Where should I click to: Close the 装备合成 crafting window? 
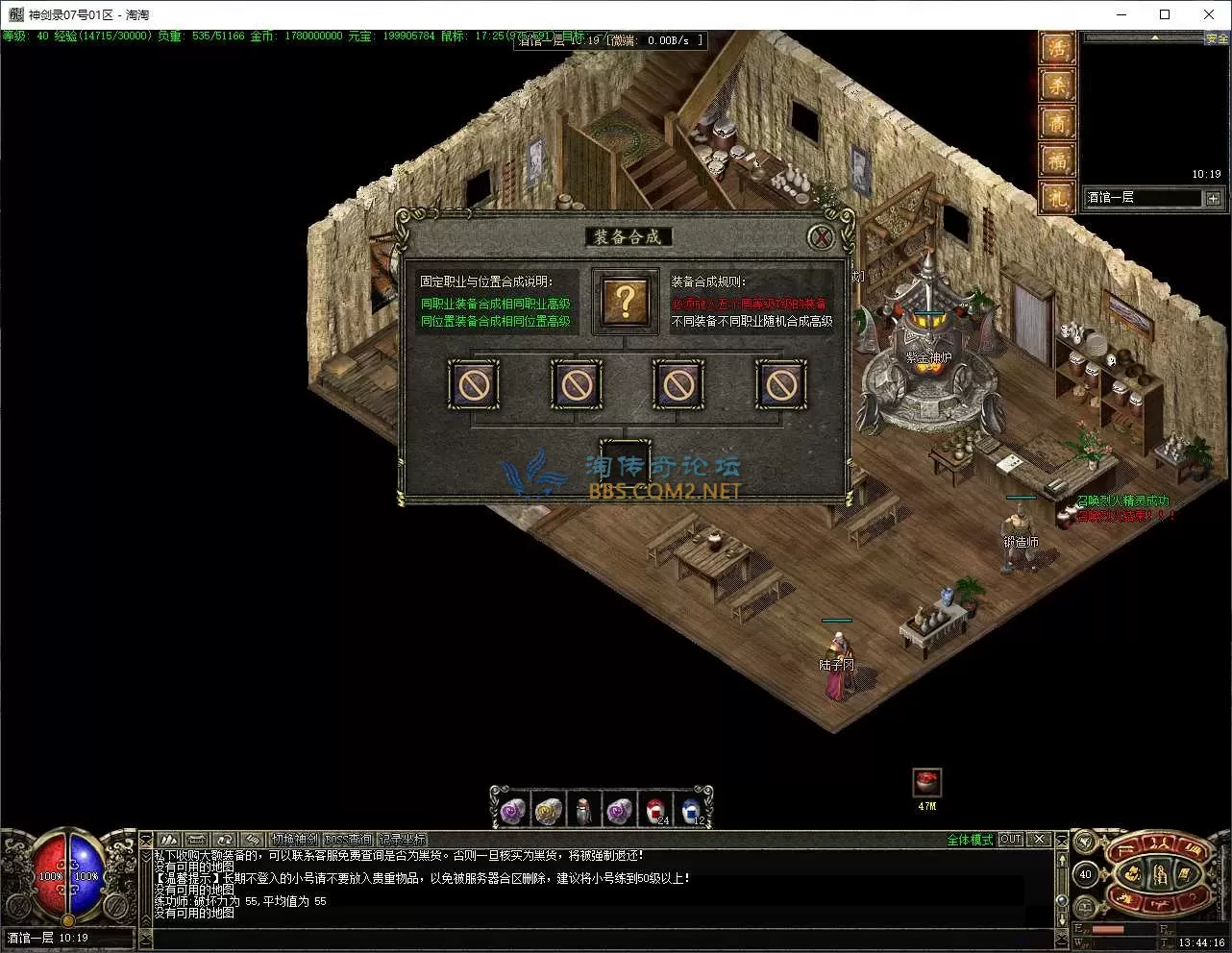[x=820, y=236]
